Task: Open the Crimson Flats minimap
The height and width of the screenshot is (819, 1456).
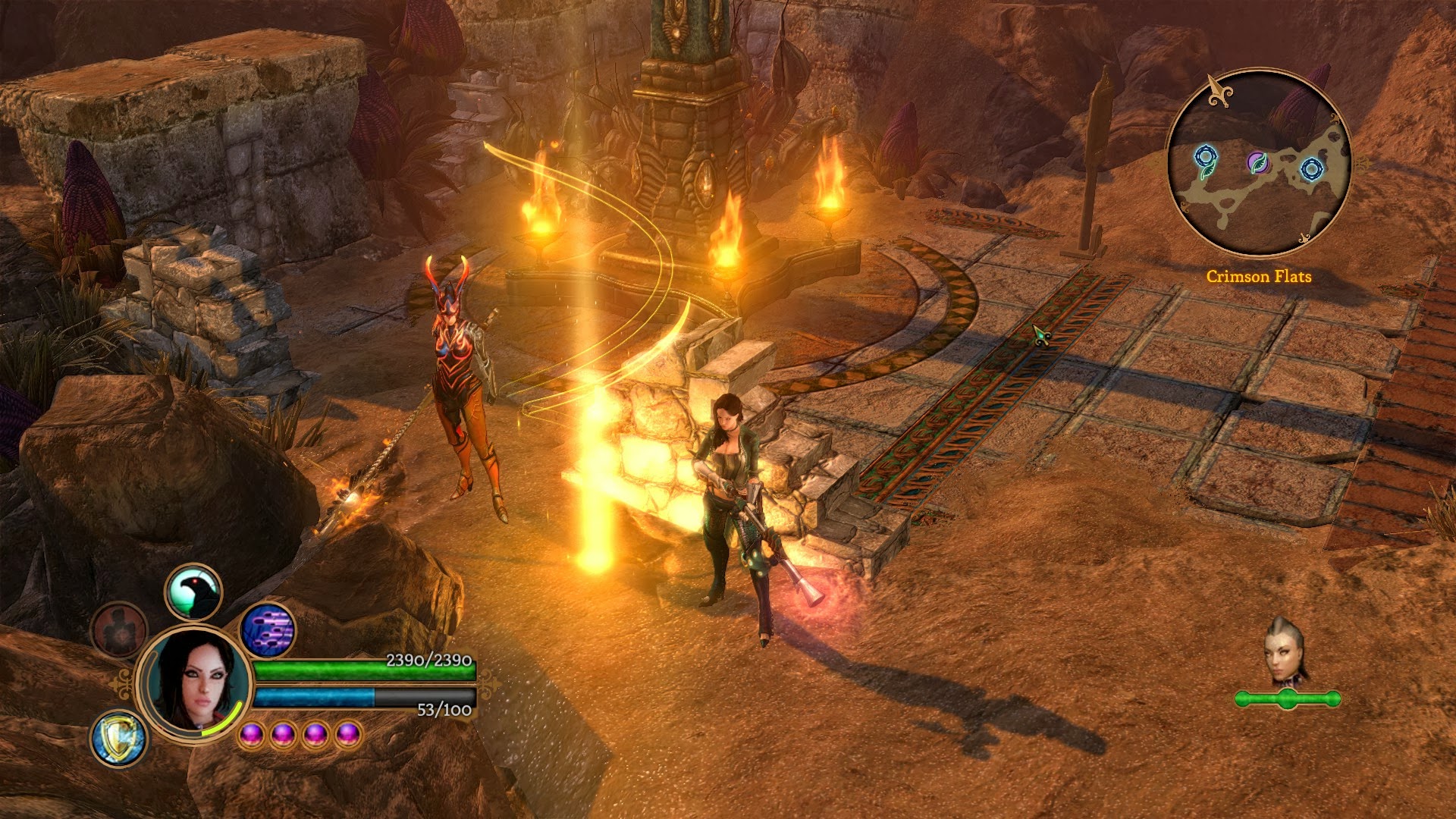Action: pos(1259,163)
